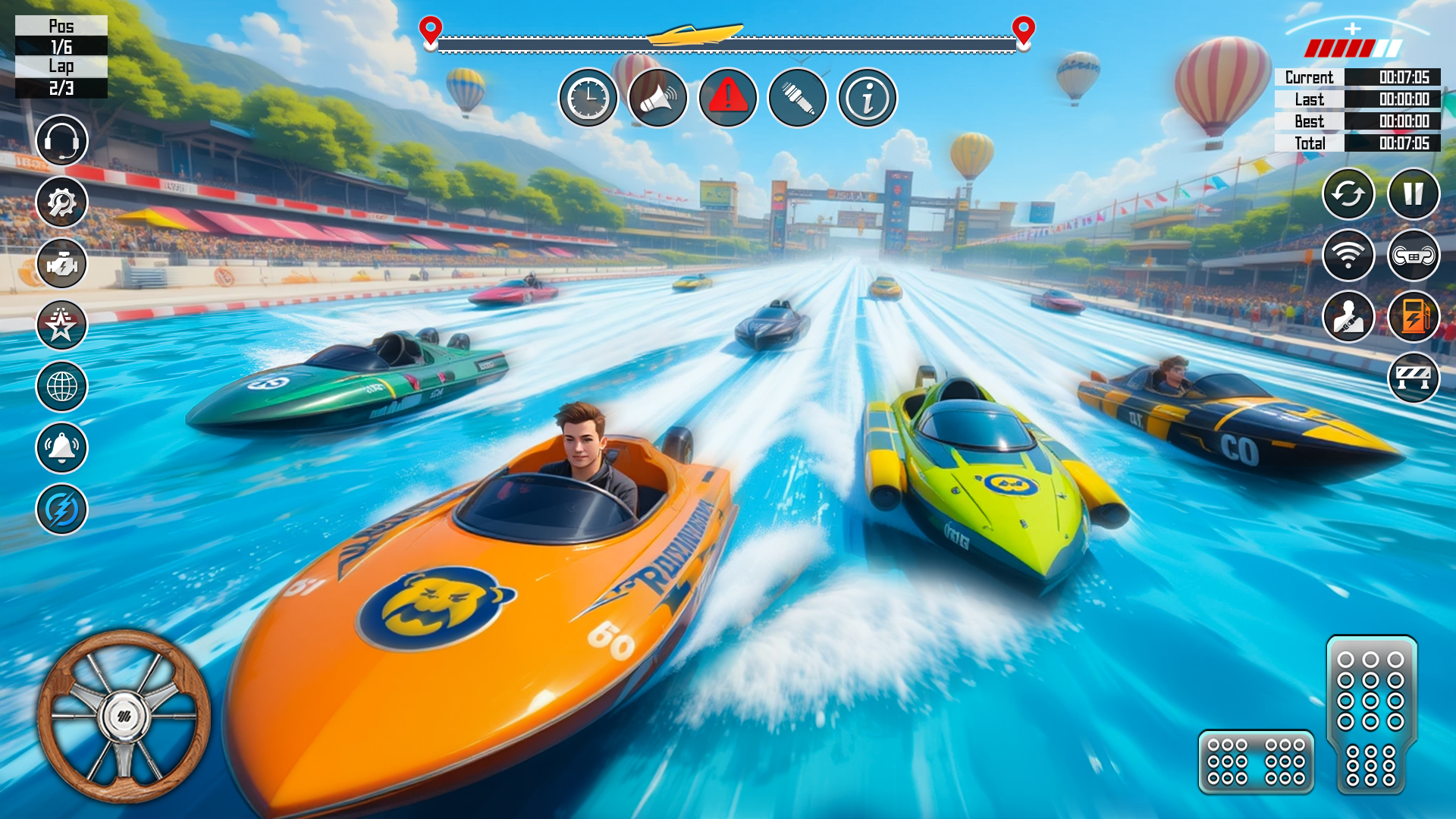Toggle the Wi-Fi connection icon
This screenshot has width=1456, height=819.
pos(1348,256)
